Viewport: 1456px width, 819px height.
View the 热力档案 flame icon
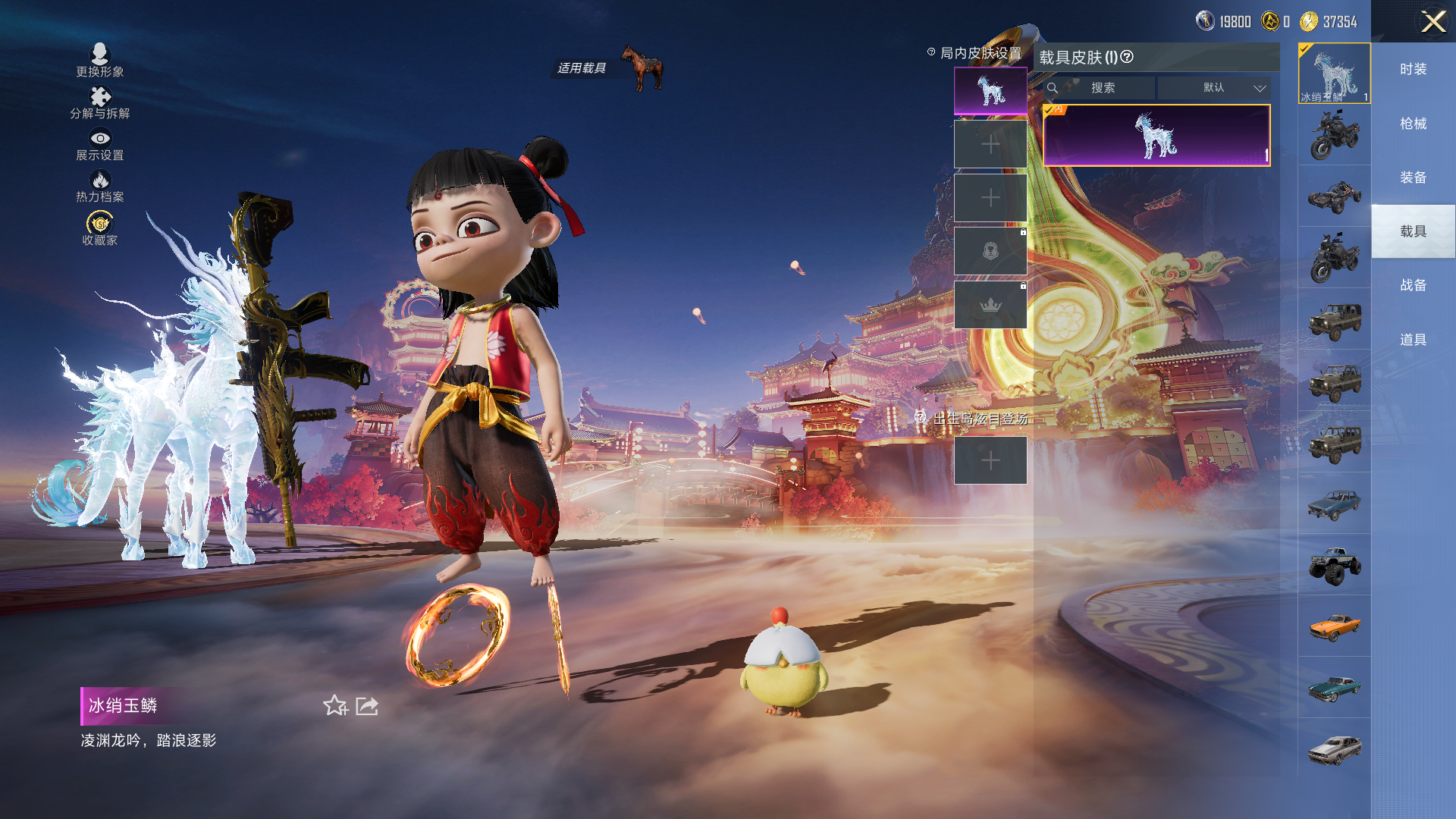pos(99,186)
